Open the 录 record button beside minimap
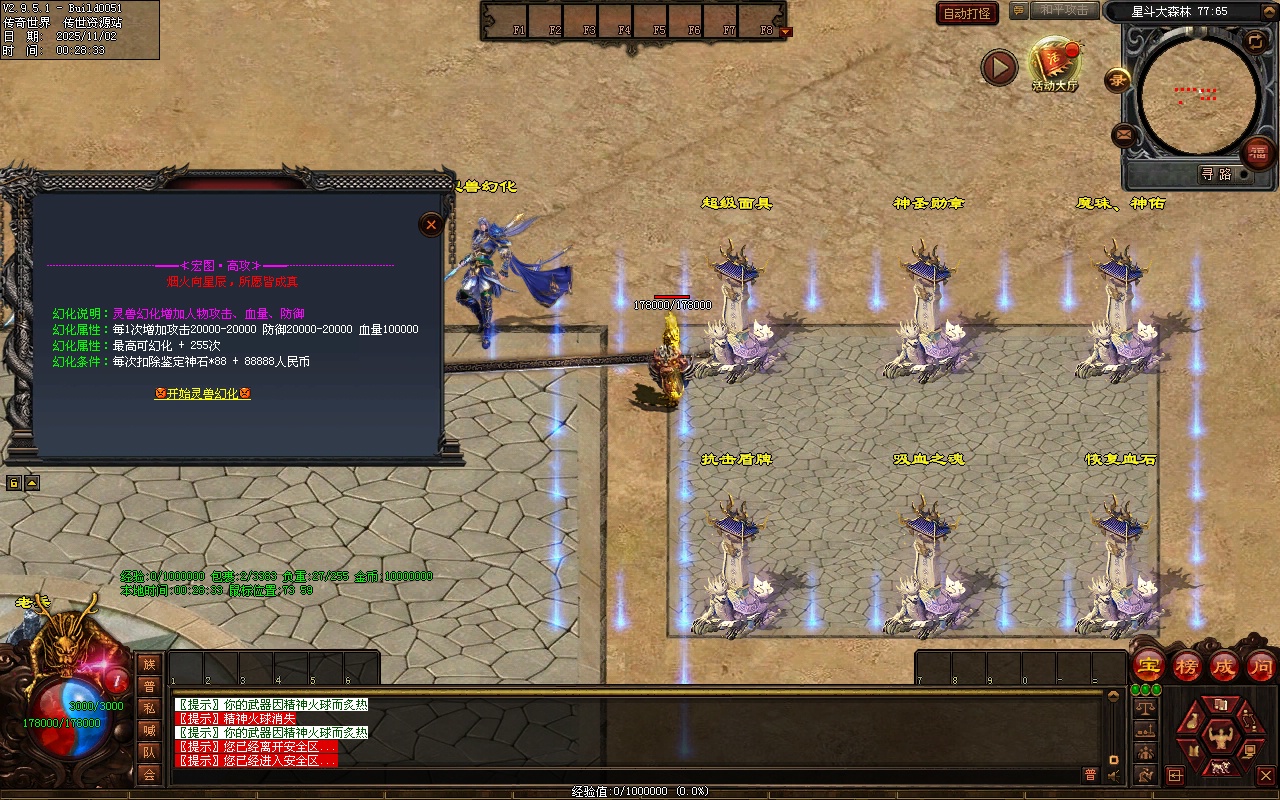Viewport: 1280px width, 800px height. (1117, 80)
